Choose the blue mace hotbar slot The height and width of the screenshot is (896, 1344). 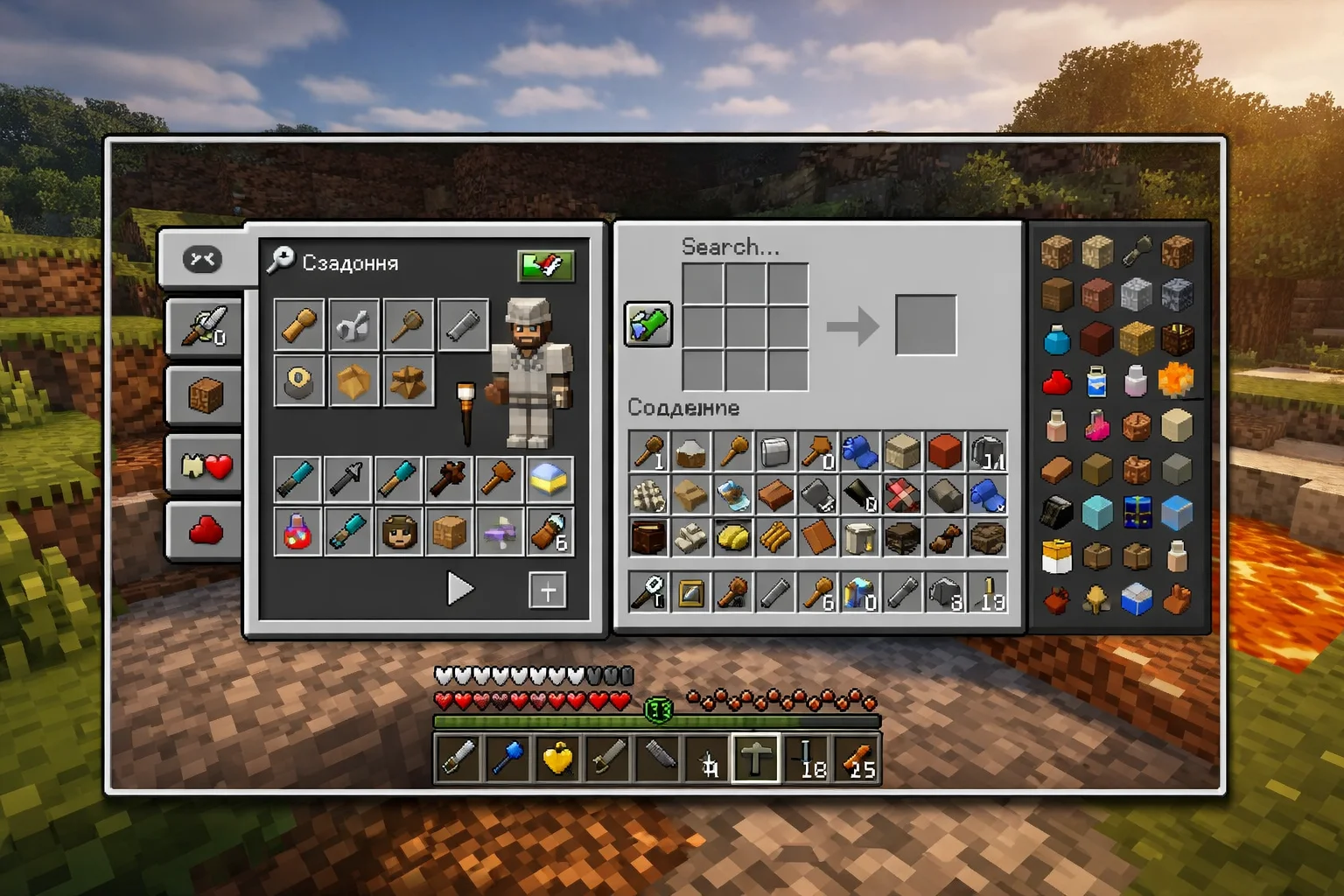tap(507, 758)
